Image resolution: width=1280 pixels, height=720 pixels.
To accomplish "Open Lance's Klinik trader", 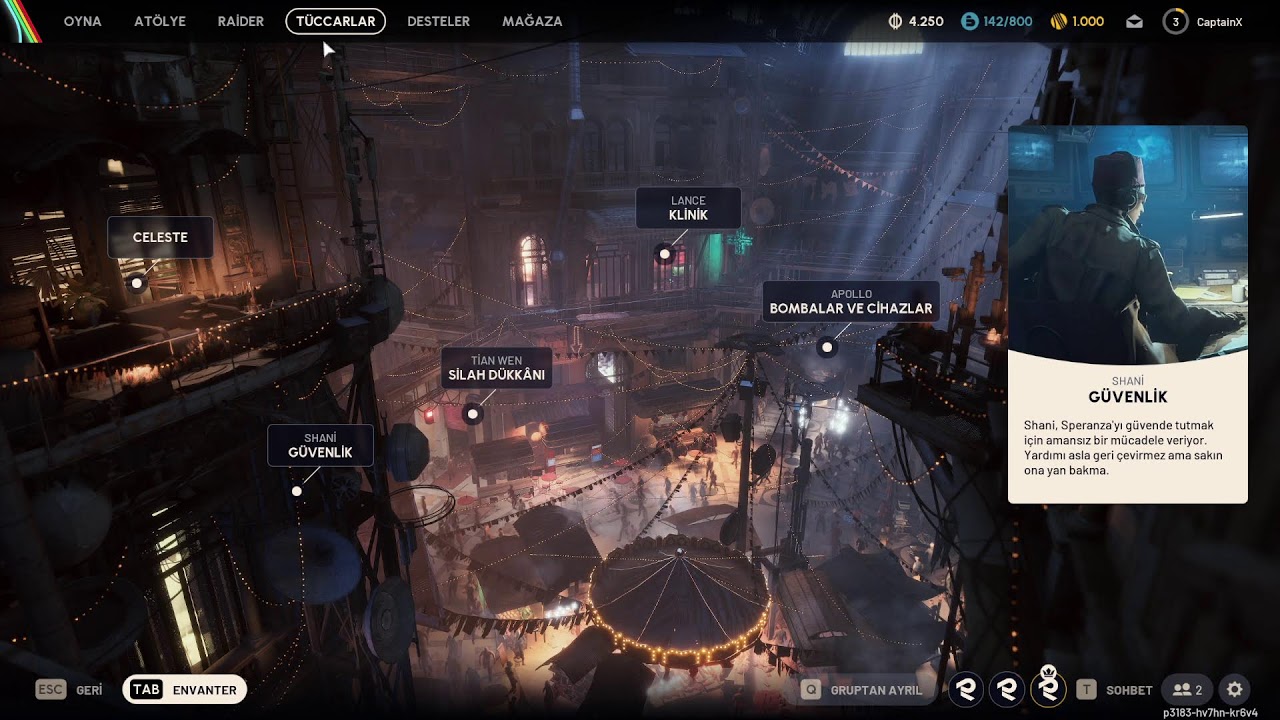I will (x=688, y=208).
